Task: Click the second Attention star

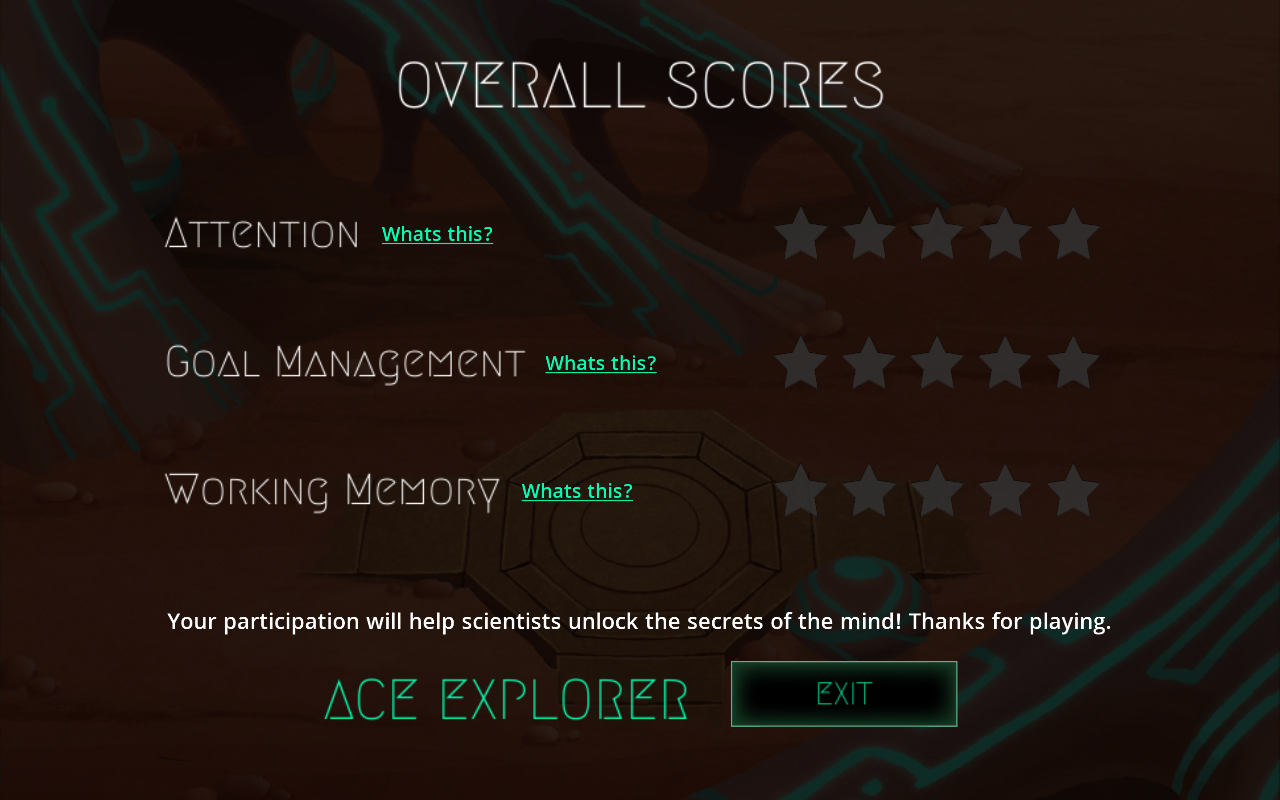Action: point(869,232)
